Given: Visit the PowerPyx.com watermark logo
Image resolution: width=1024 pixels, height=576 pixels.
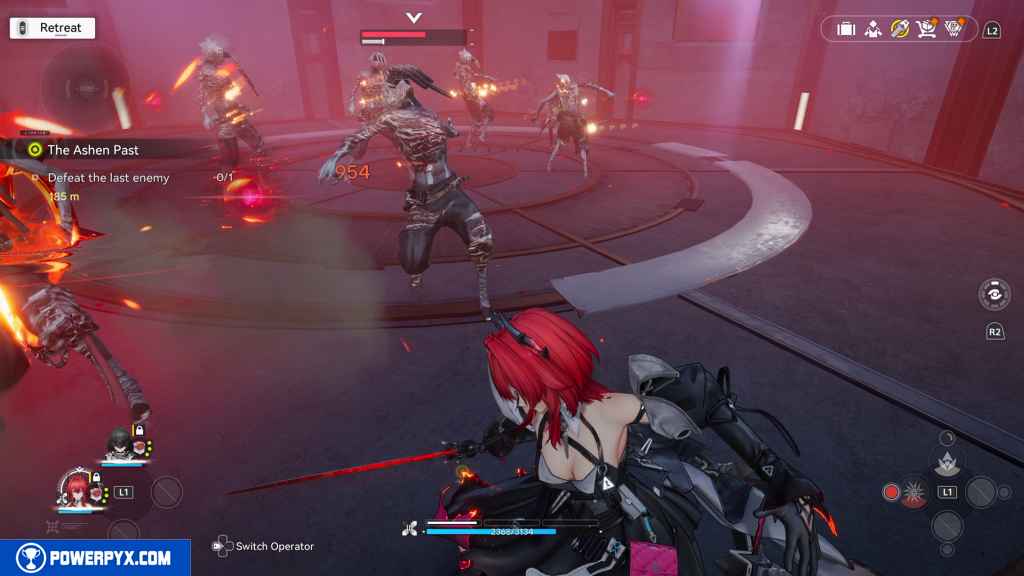Looking at the screenshot, I should (x=95, y=558).
